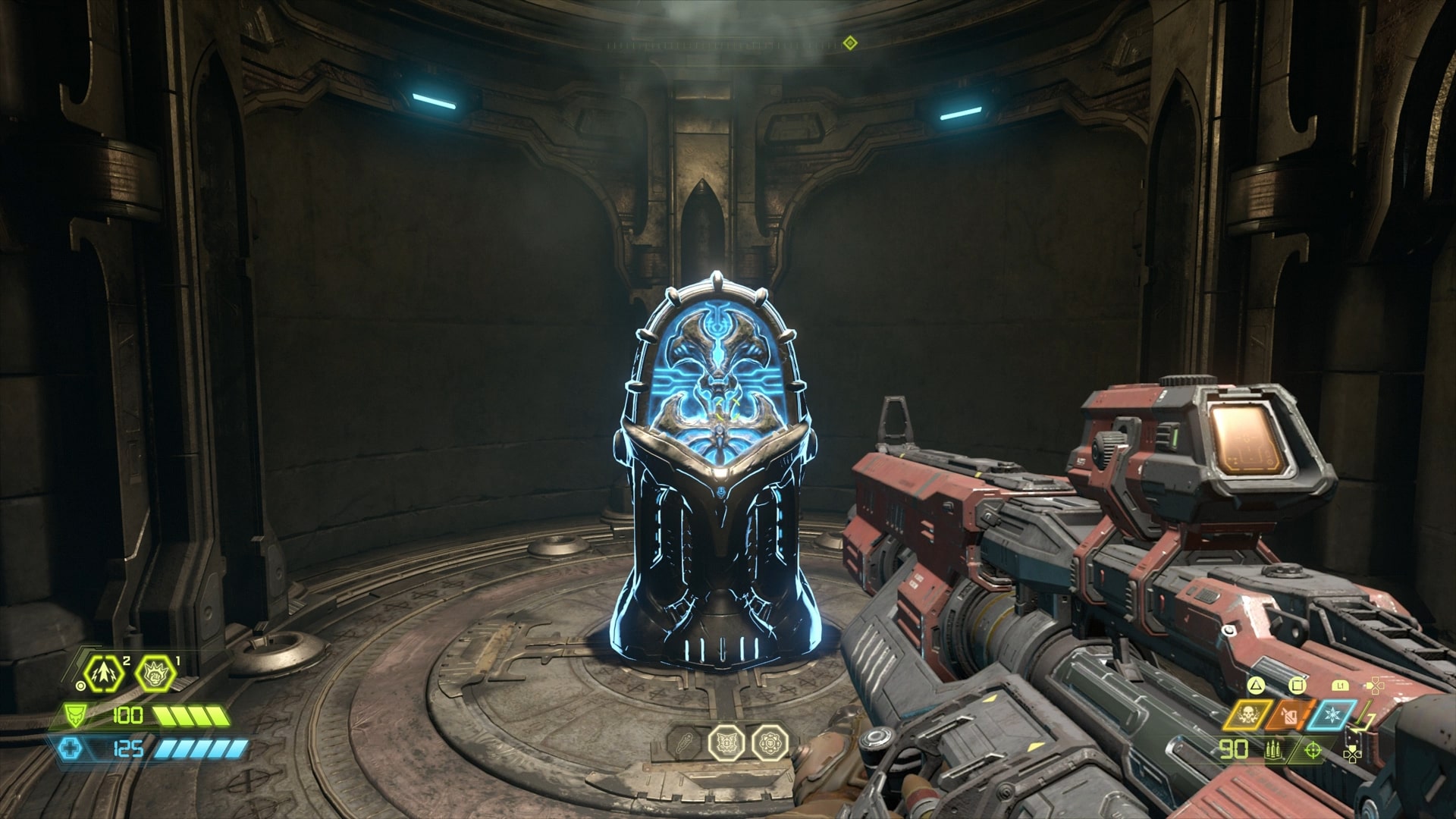1456x819 pixels.
Task: Expand the L1 button prompt
Action: [1341, 686]
